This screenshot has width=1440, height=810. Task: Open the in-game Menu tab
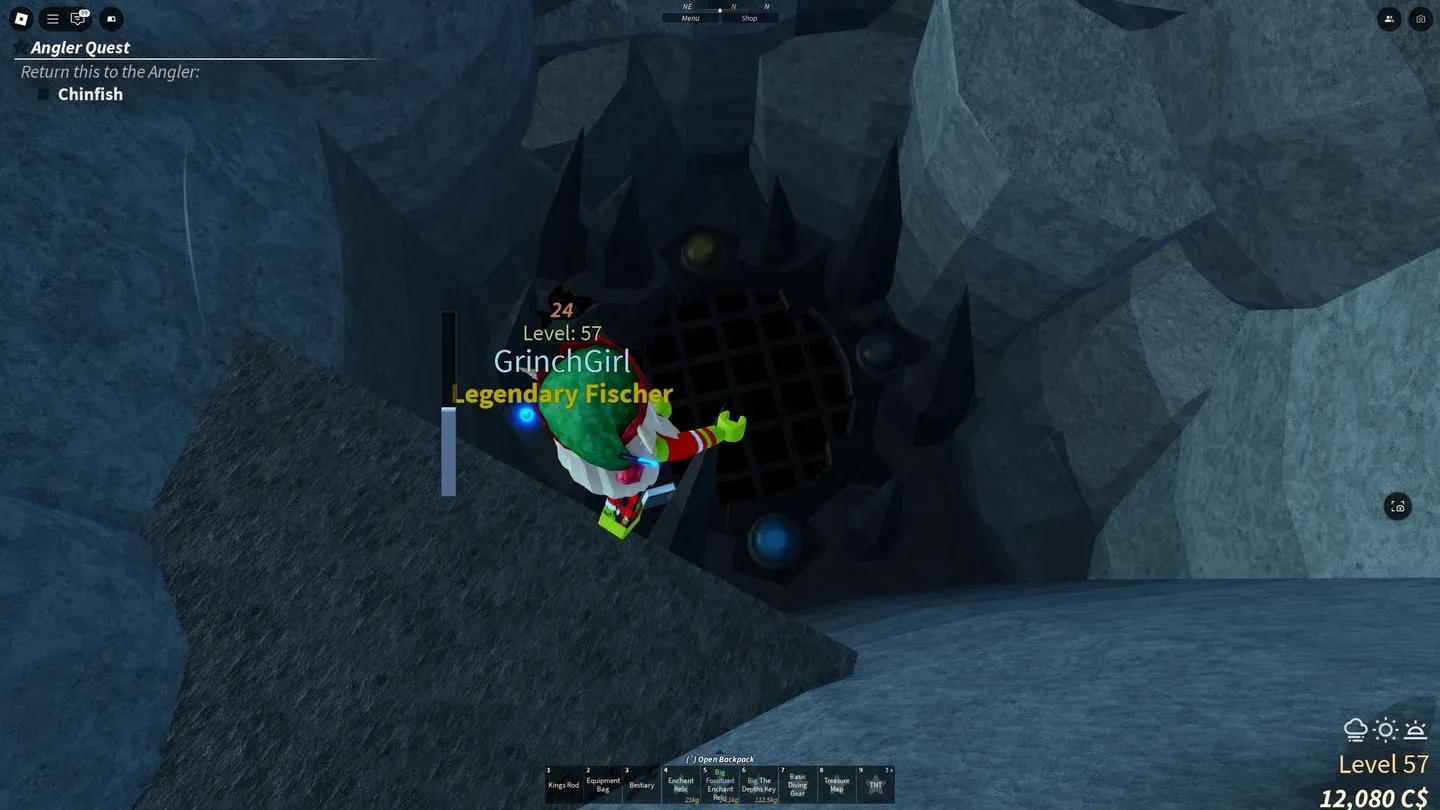pyautogui.click(x=689, y=17)
